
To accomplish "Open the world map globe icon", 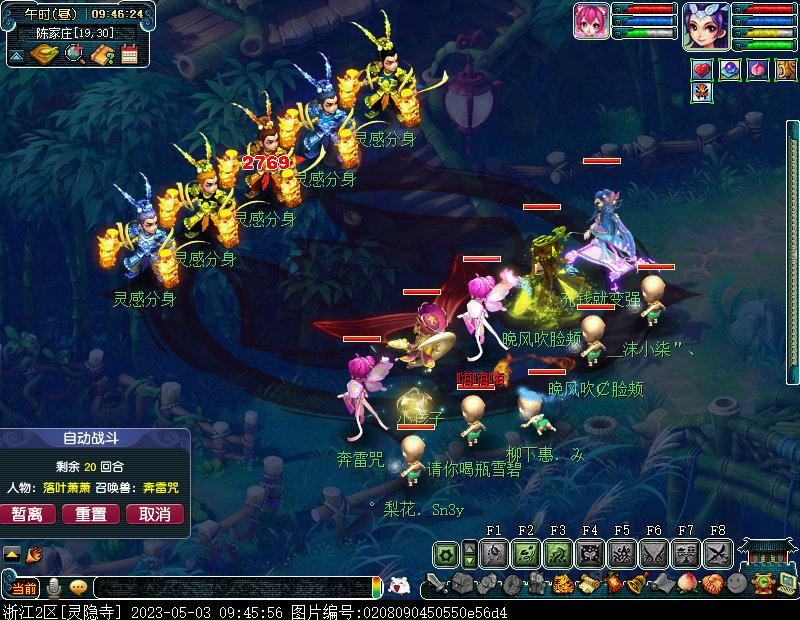I will (74, 54).
